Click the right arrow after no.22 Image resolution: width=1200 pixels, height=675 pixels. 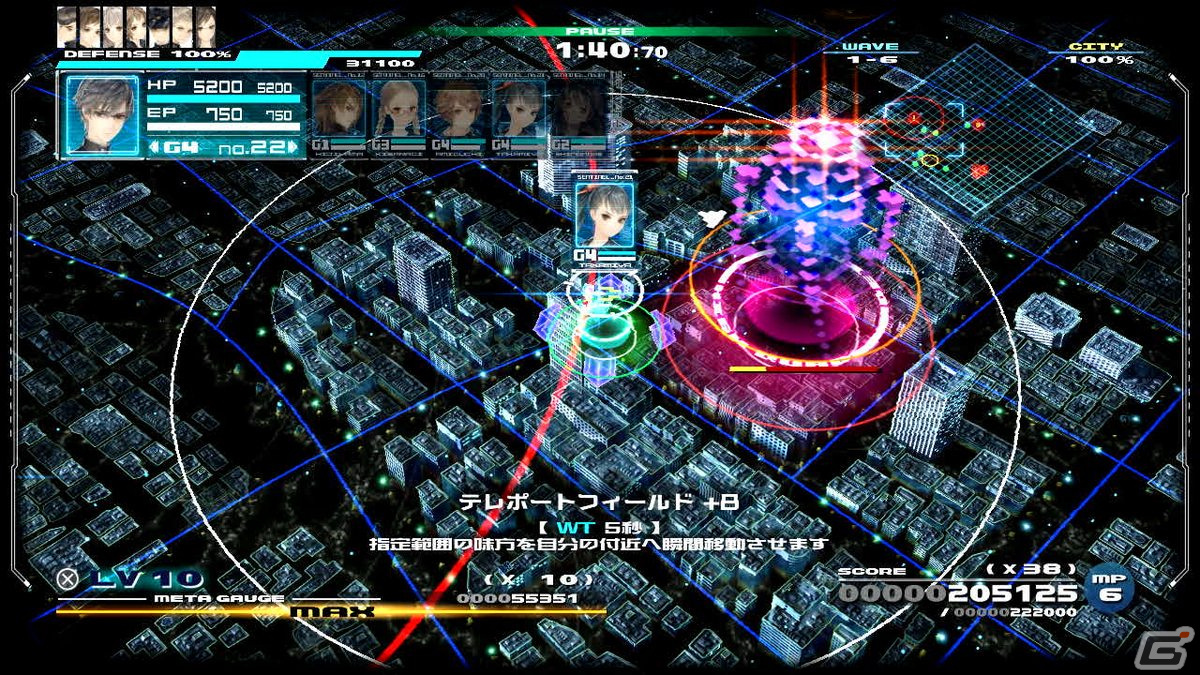coord(294,148)
